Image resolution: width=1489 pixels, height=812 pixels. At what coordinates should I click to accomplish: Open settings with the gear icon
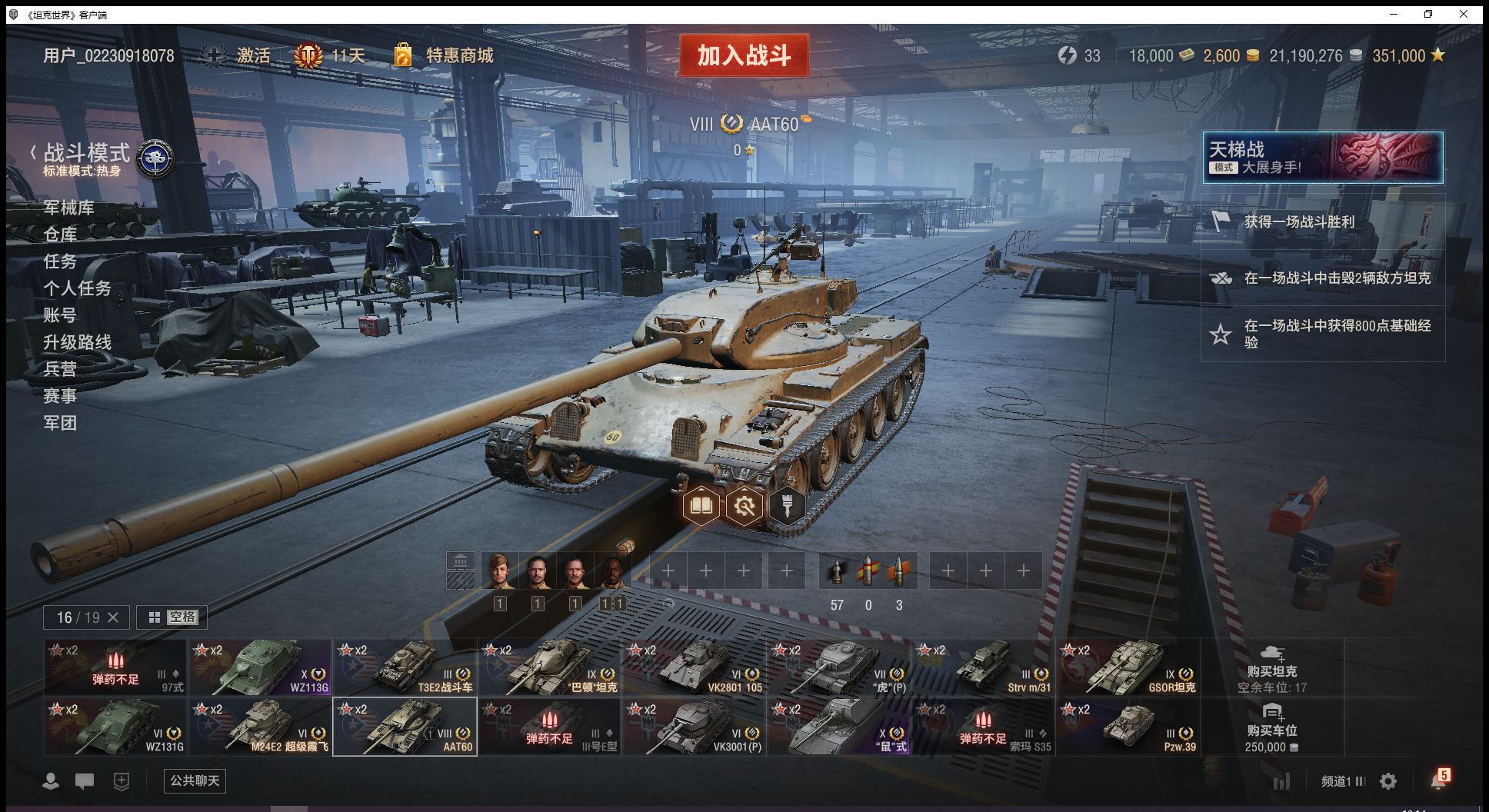[1388, 781]
